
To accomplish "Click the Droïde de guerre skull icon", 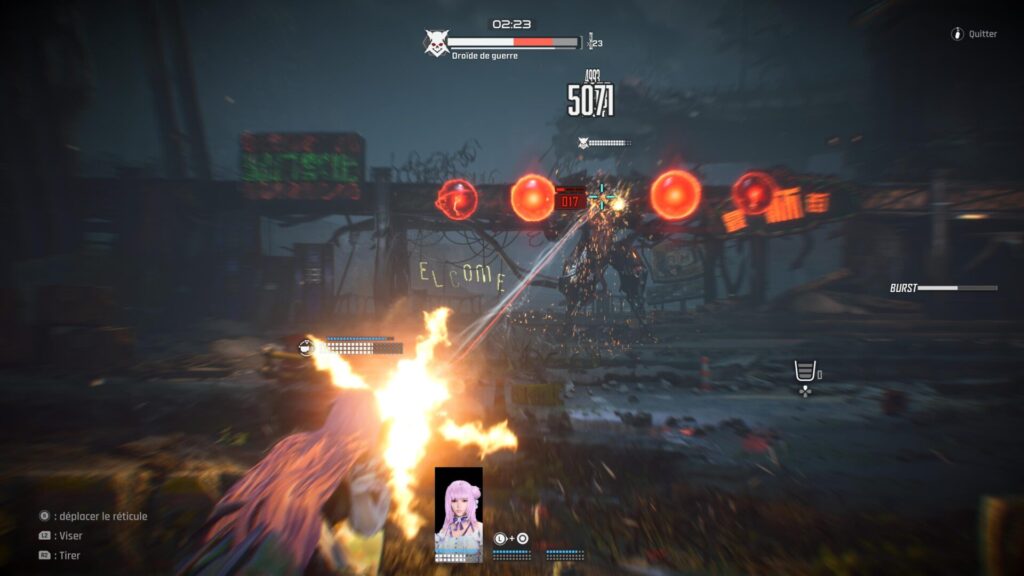I will [436, 43].
